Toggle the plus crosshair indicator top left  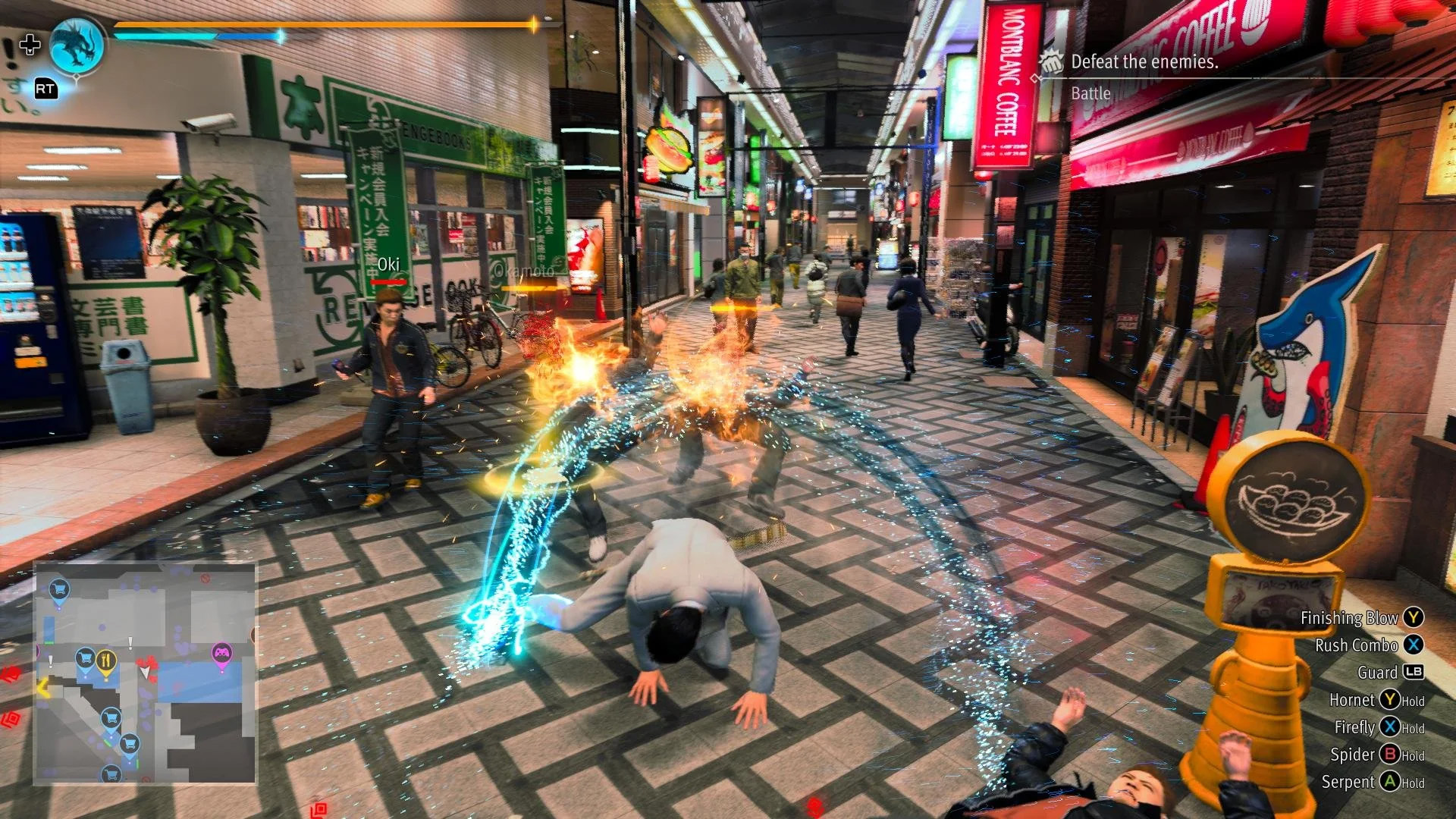pos(29,45)
